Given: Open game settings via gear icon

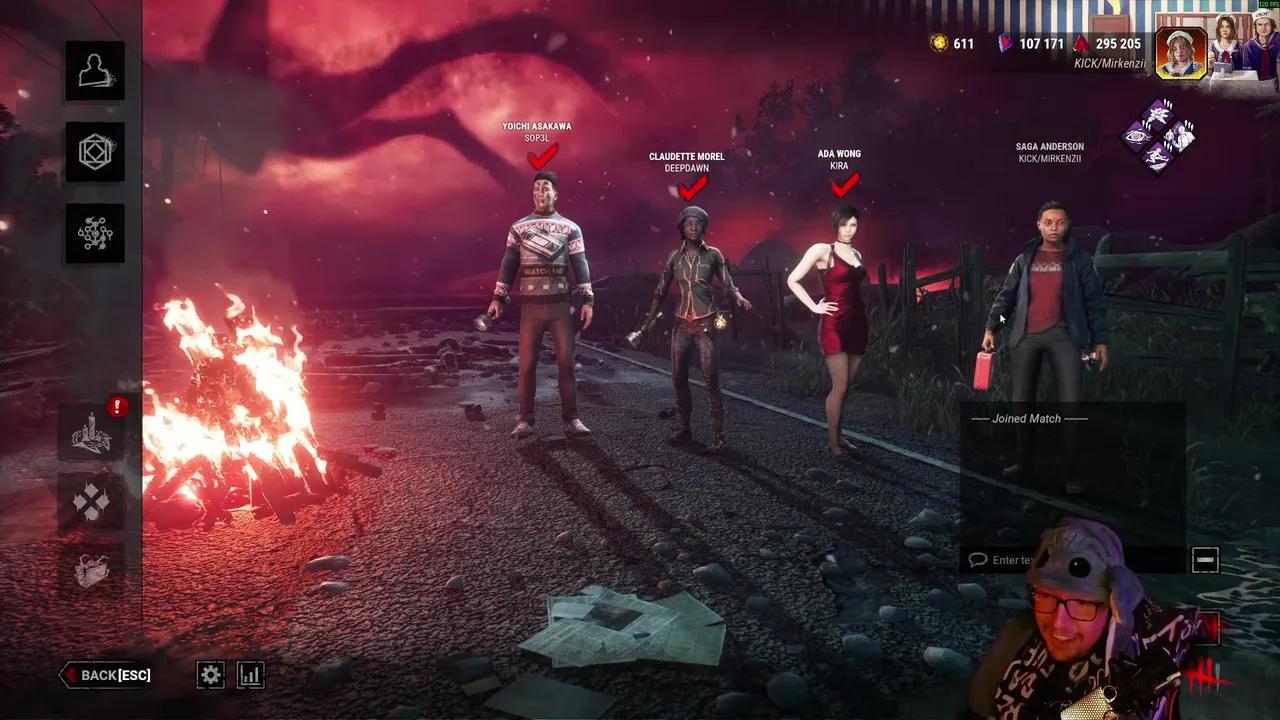Looking at the screenshot, I should 210,675.
